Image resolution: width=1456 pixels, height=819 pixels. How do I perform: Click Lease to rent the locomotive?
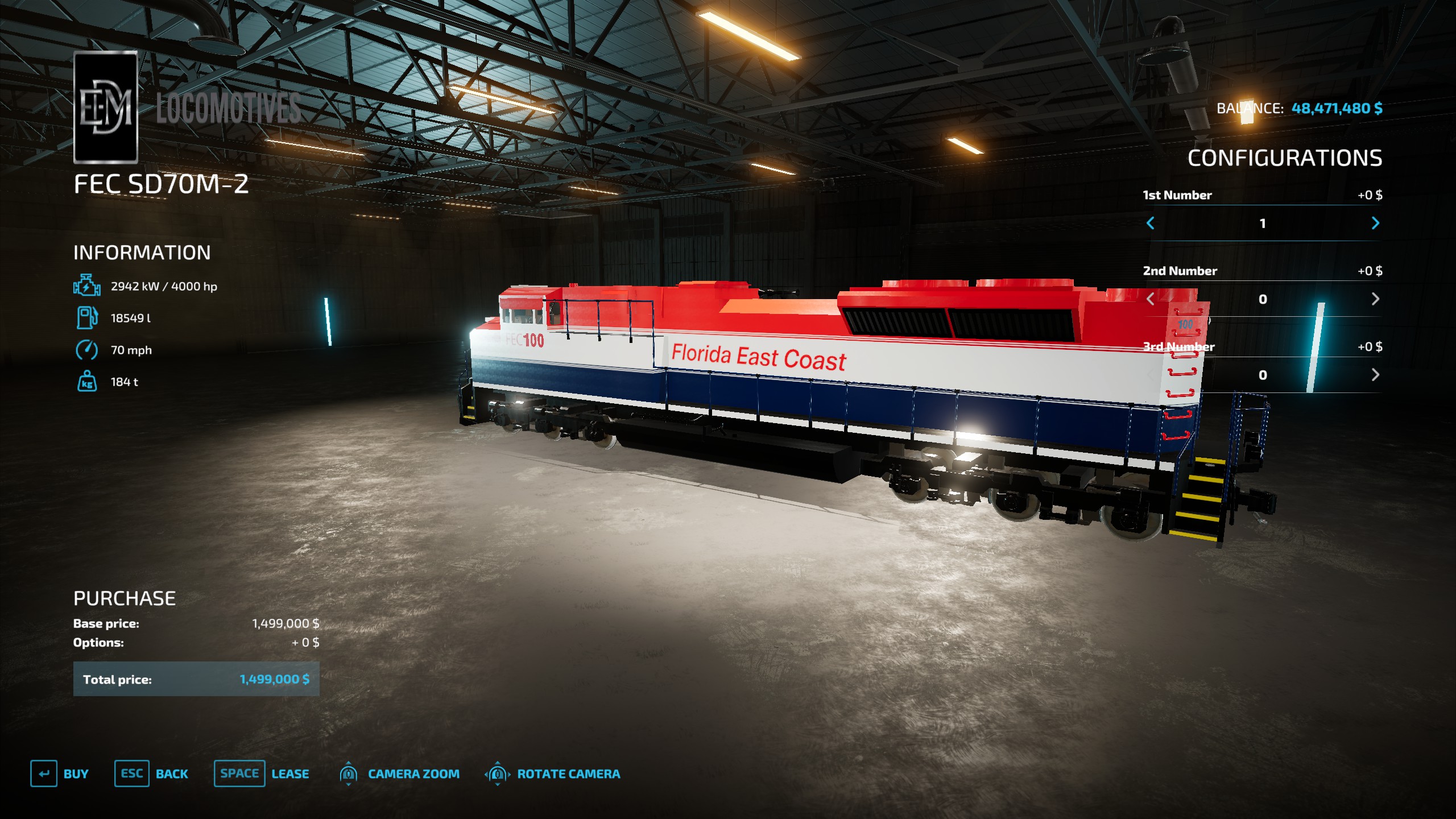[x=290, y=773]
